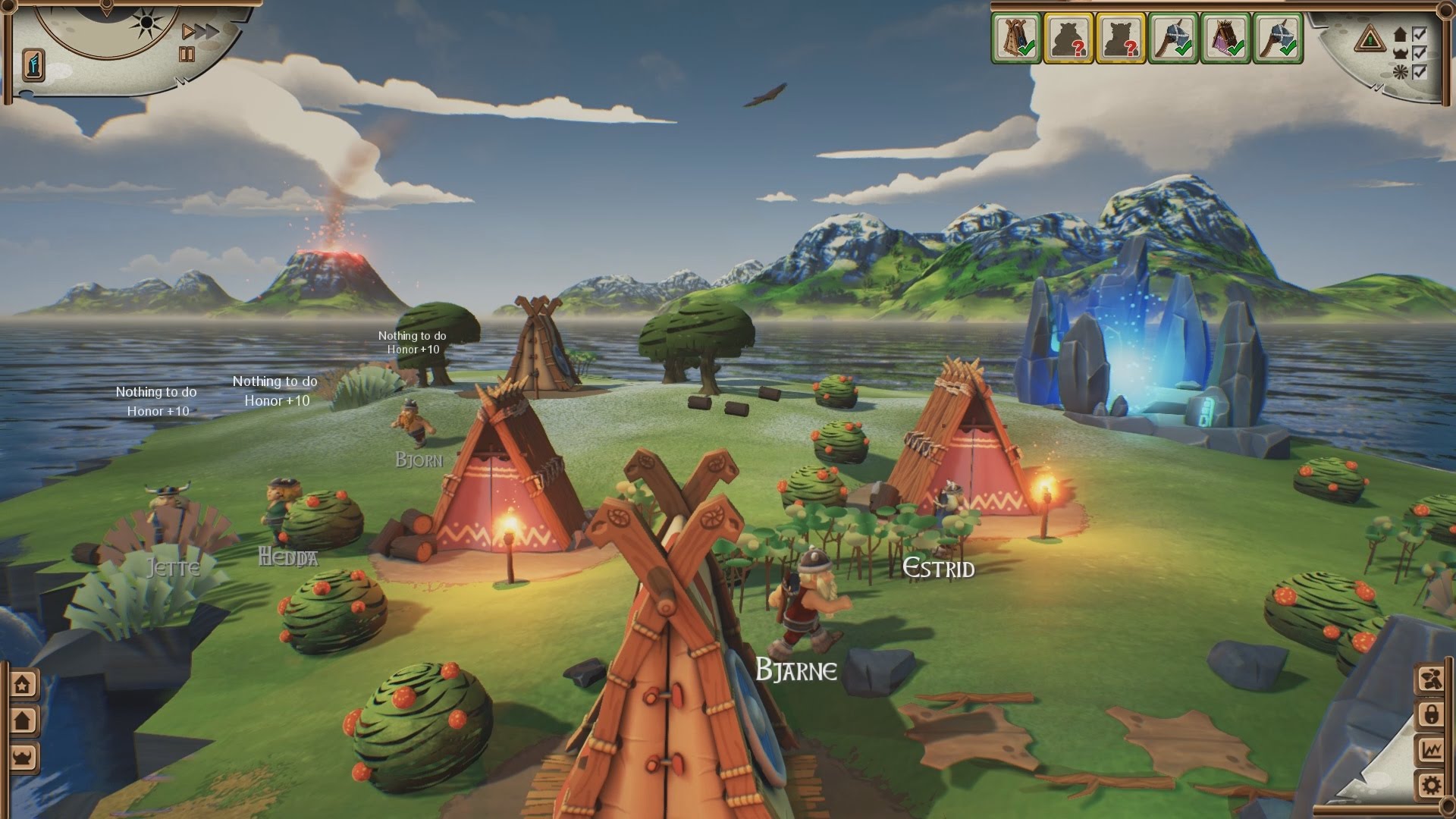Toggle the house filter checkbox
1456x819 pixels.
[x=1418, y=34]
